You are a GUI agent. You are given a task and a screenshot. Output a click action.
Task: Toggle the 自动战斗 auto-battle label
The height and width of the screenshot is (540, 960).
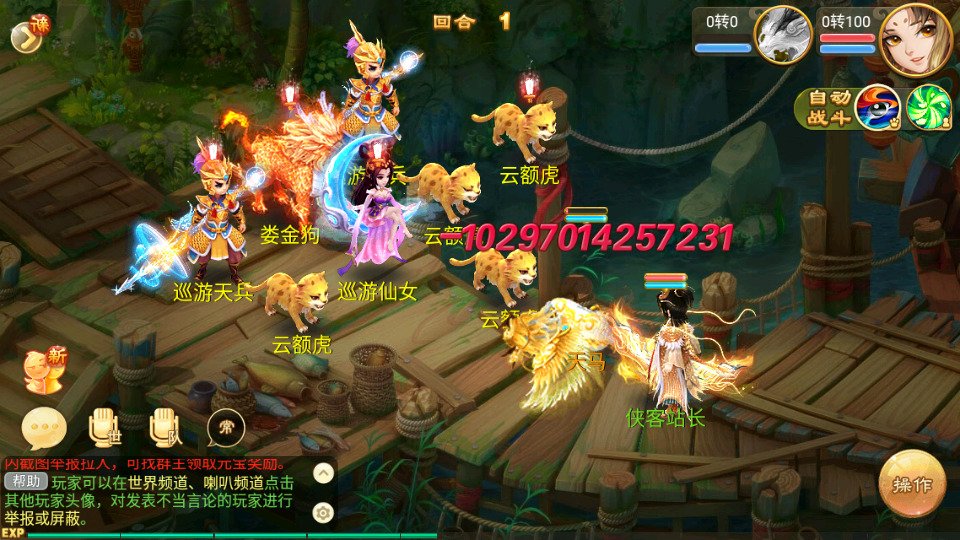[x=824, y=108]
